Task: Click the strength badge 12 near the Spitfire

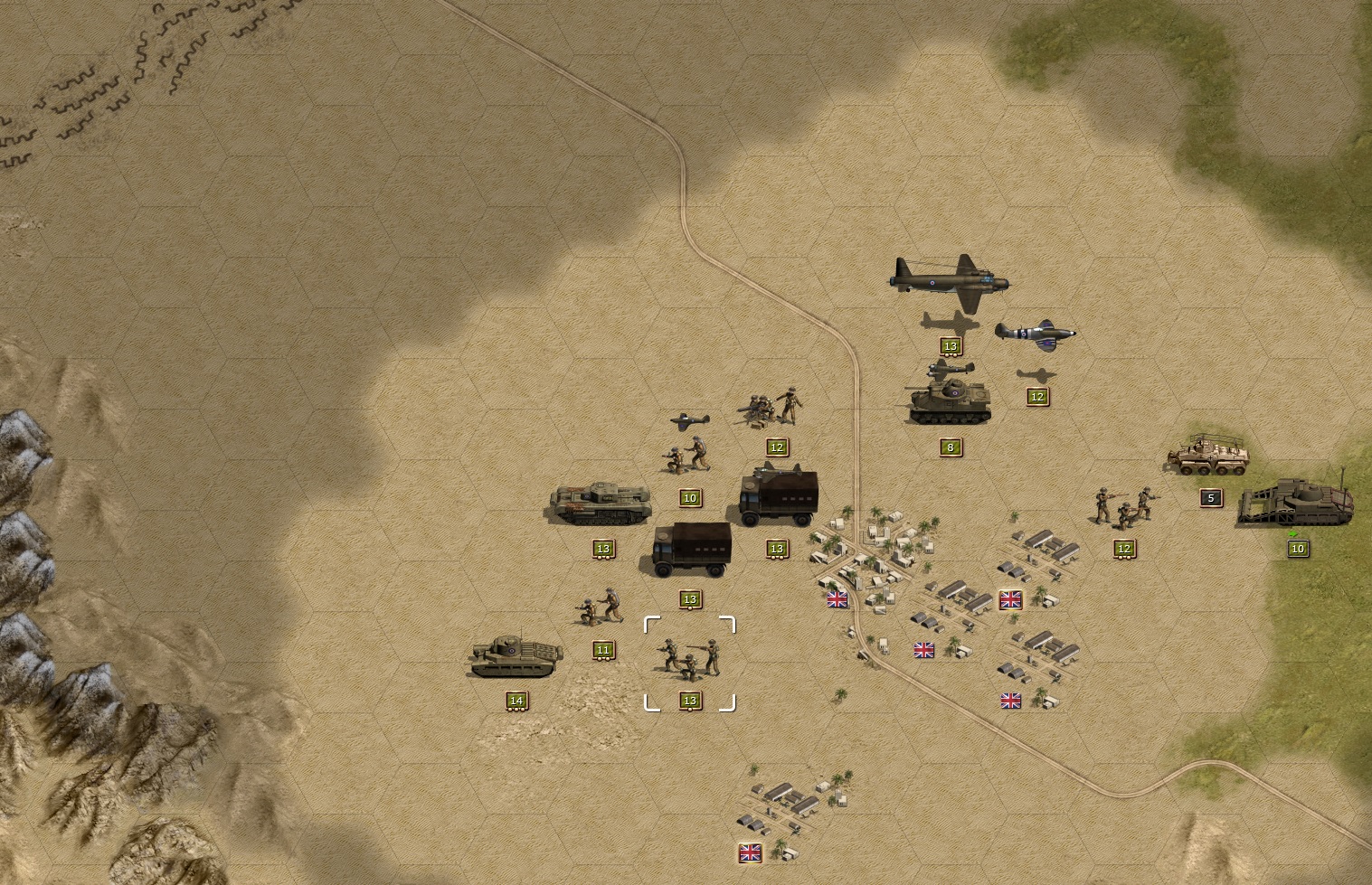Action: (1036, 396)
